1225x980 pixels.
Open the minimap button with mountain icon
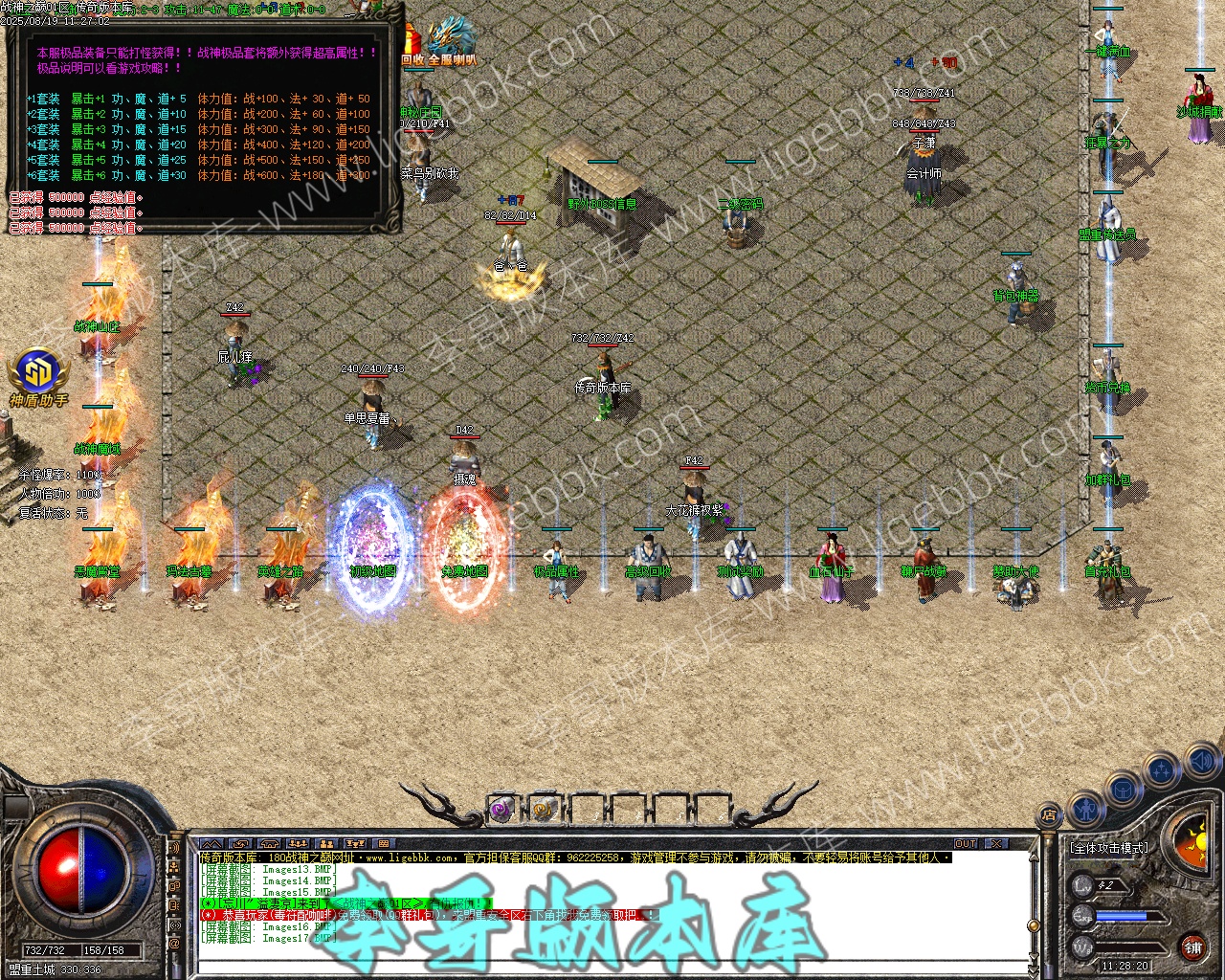[x=212, y=844]
